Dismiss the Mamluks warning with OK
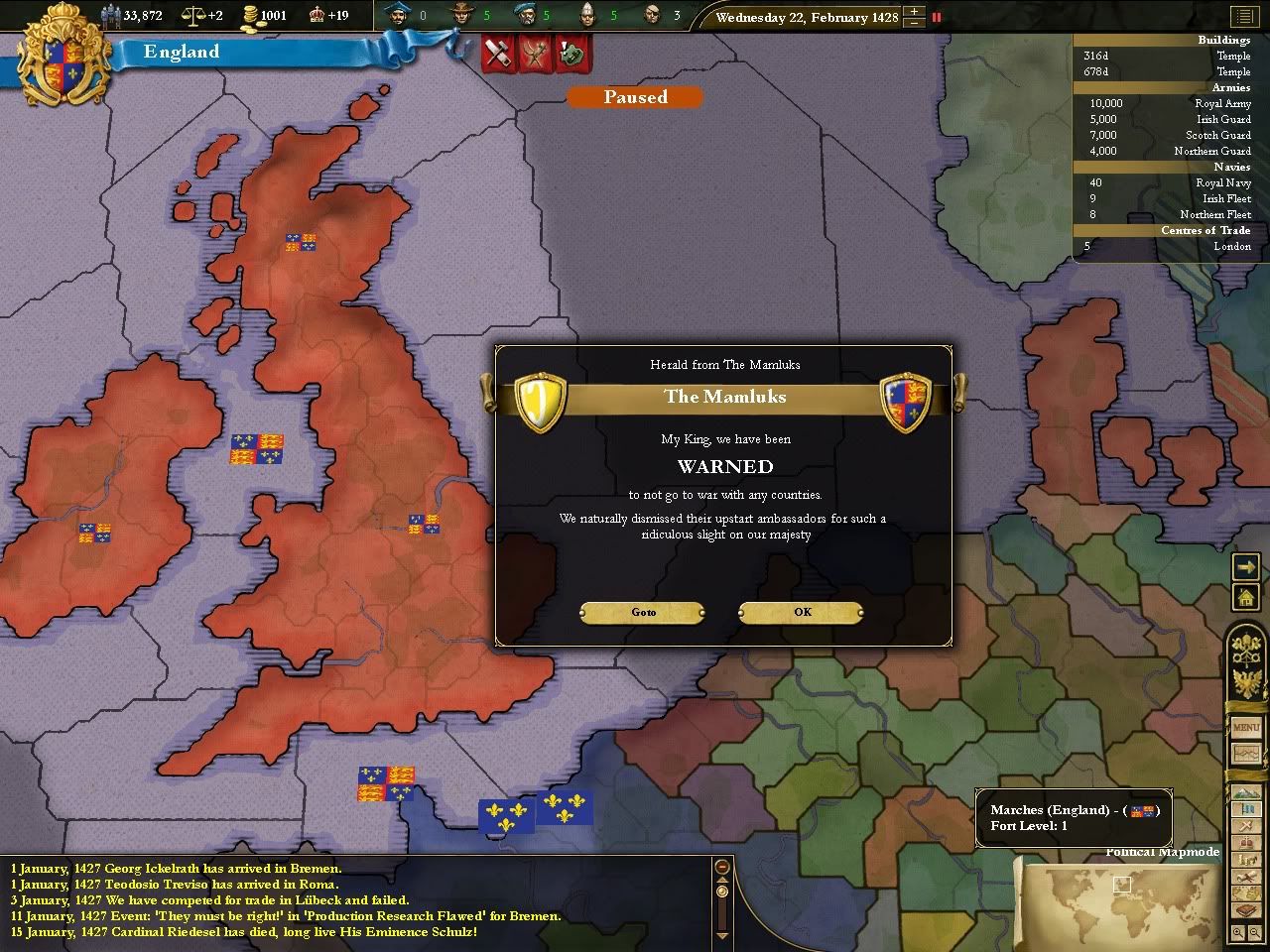1270x952 pixels. [802, 612]
